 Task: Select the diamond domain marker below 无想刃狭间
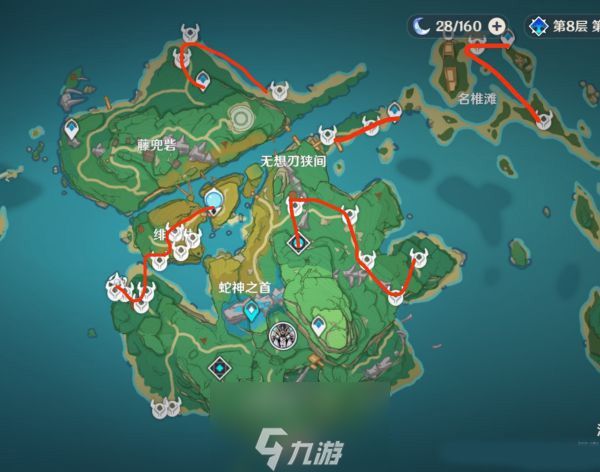click(x=298, y=242)
